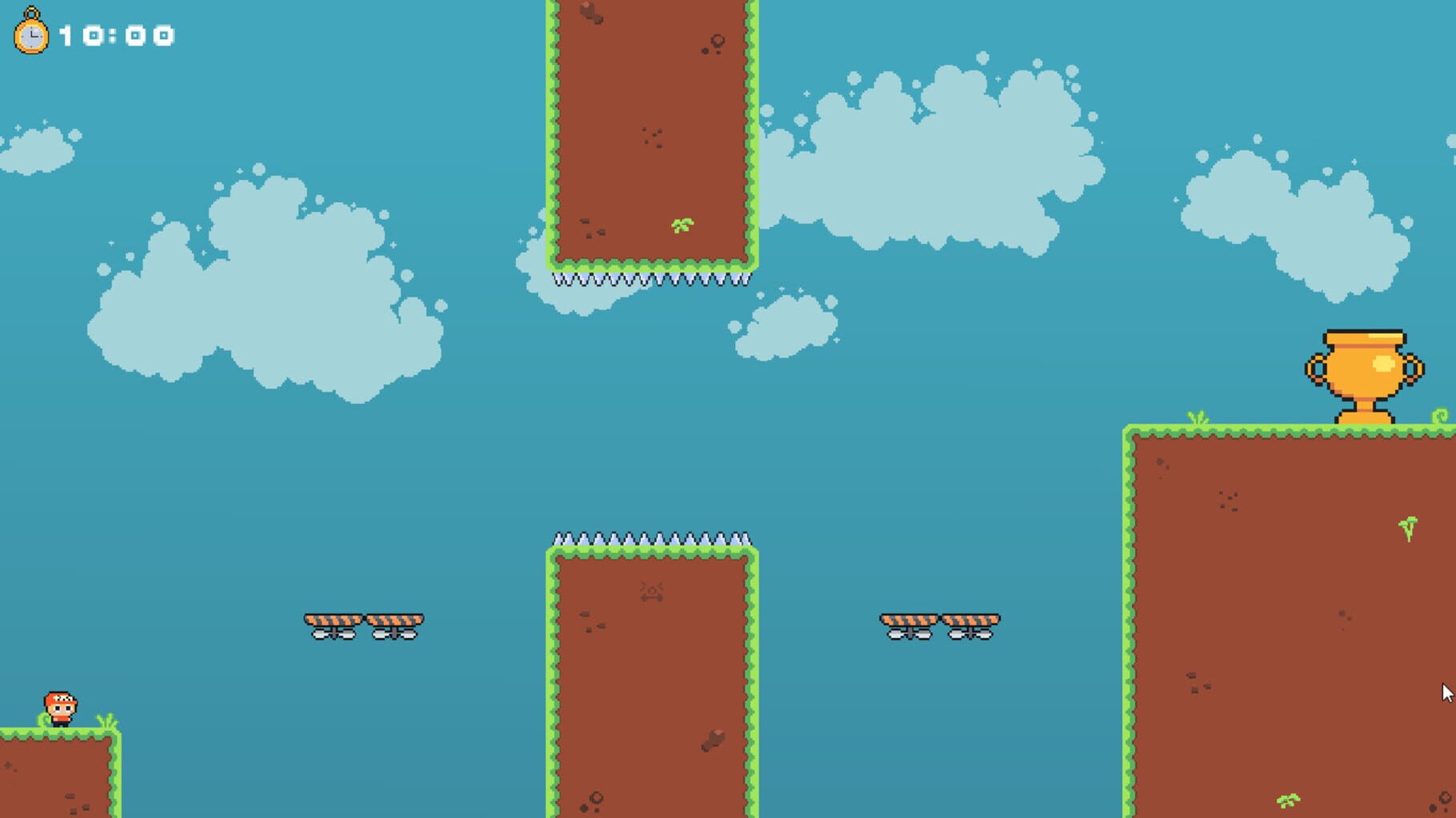Click the left propeller platform pair
The width and height of the screenshot is (1456, 818).
click(362, 624)
